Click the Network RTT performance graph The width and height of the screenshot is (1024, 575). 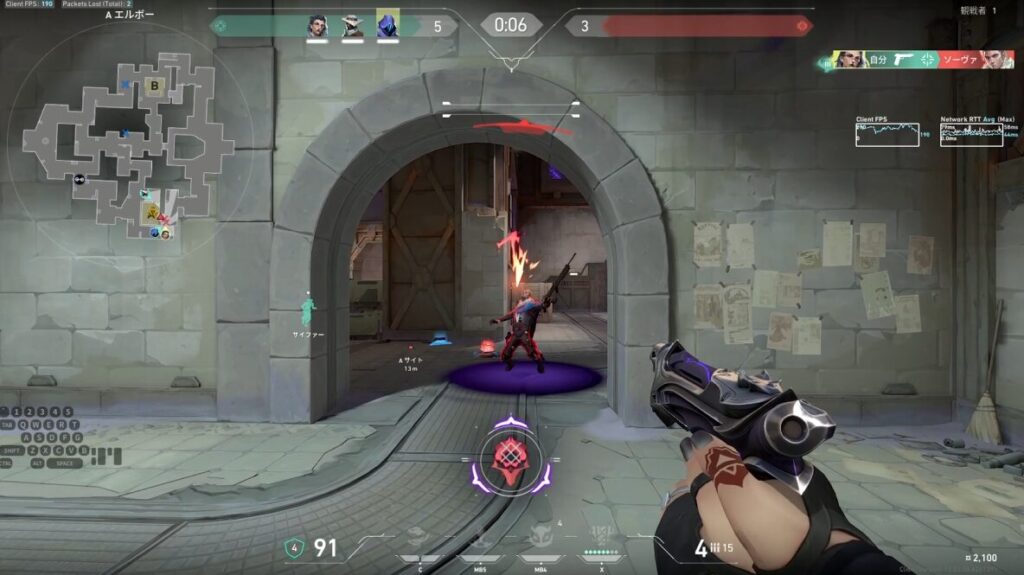[x=971, y=134]
